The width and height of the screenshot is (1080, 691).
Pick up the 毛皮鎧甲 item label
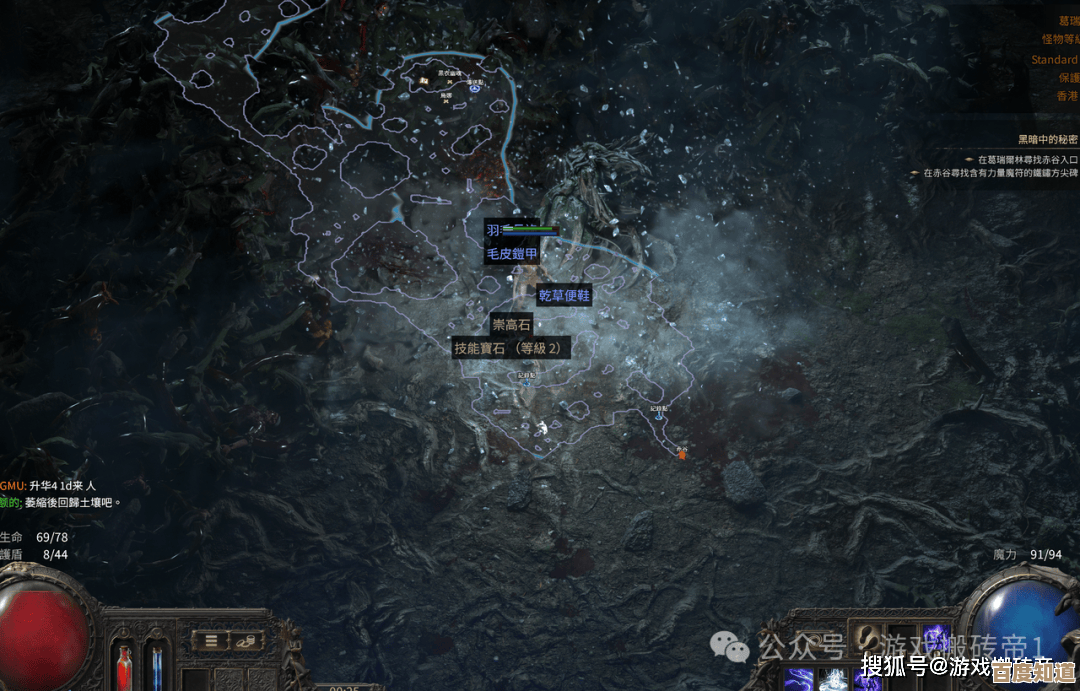point(512,254)
